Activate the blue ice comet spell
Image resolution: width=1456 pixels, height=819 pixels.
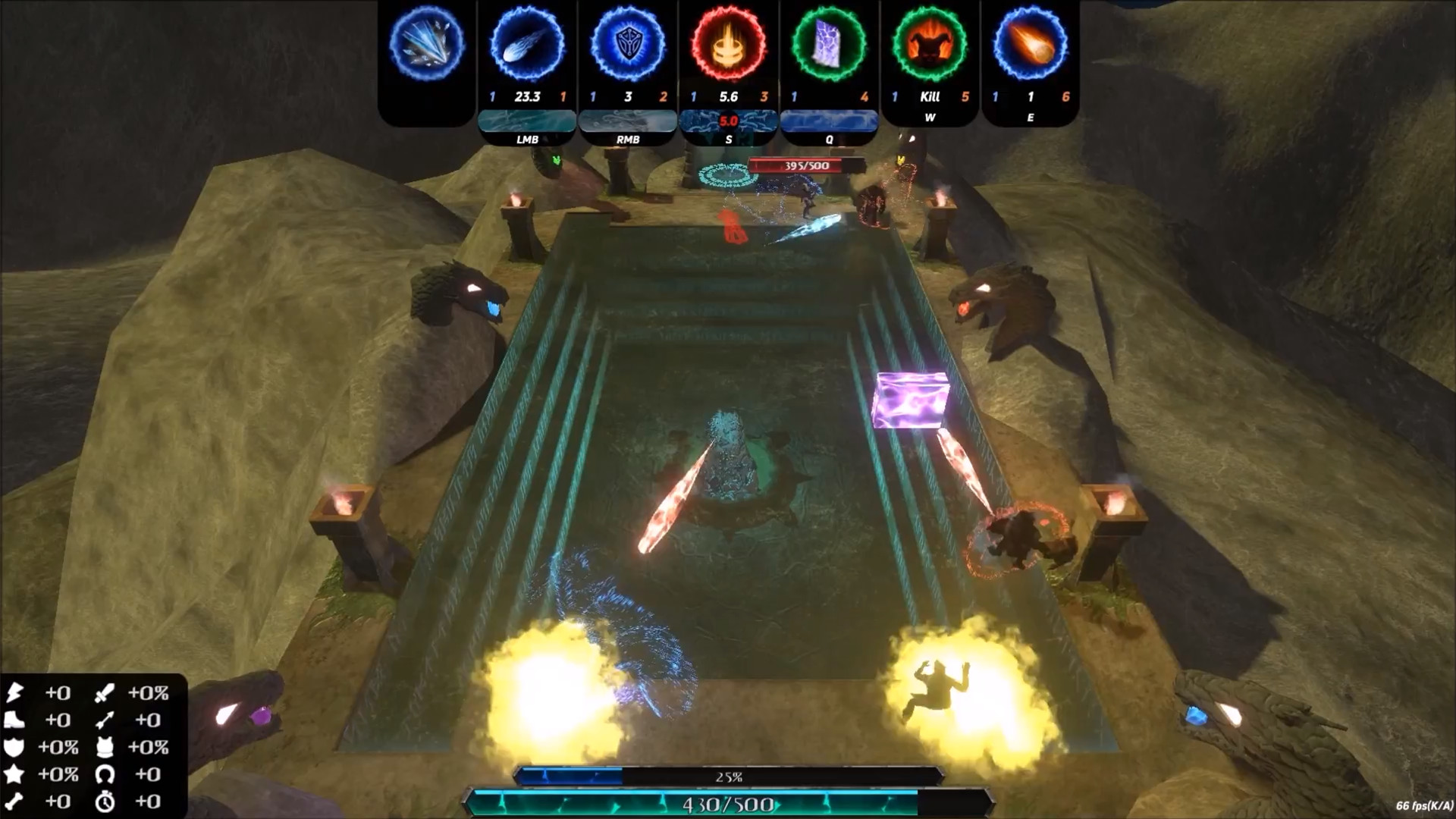[x=527, y=43]
